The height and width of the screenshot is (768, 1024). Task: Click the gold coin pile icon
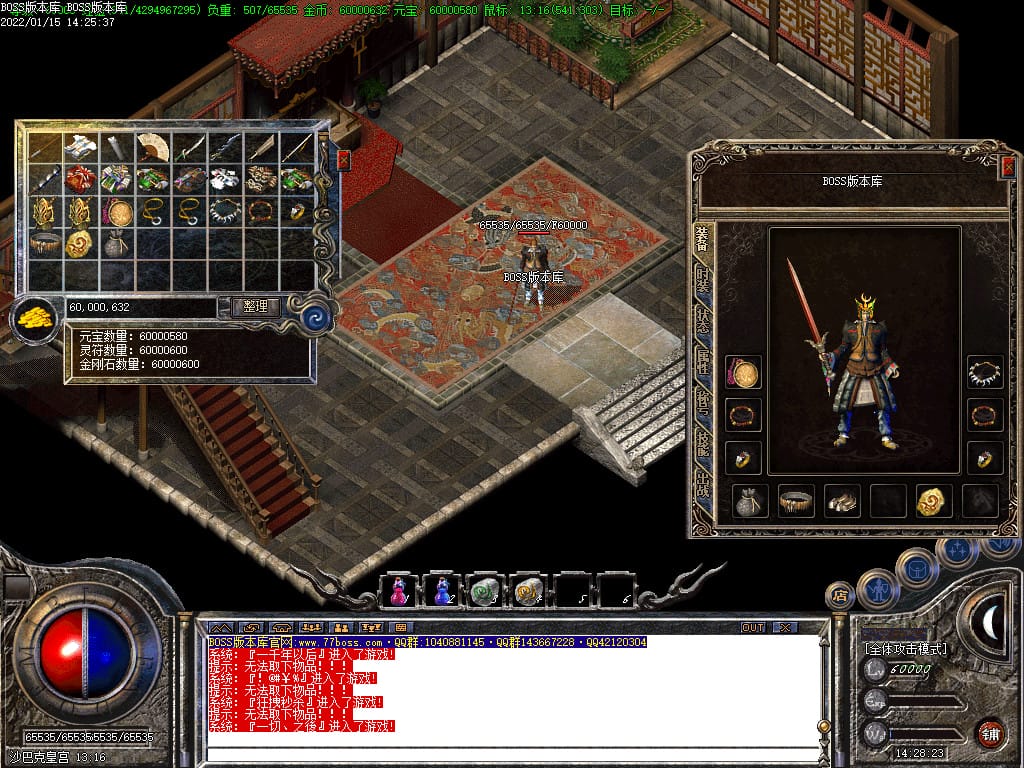(35, 319)
